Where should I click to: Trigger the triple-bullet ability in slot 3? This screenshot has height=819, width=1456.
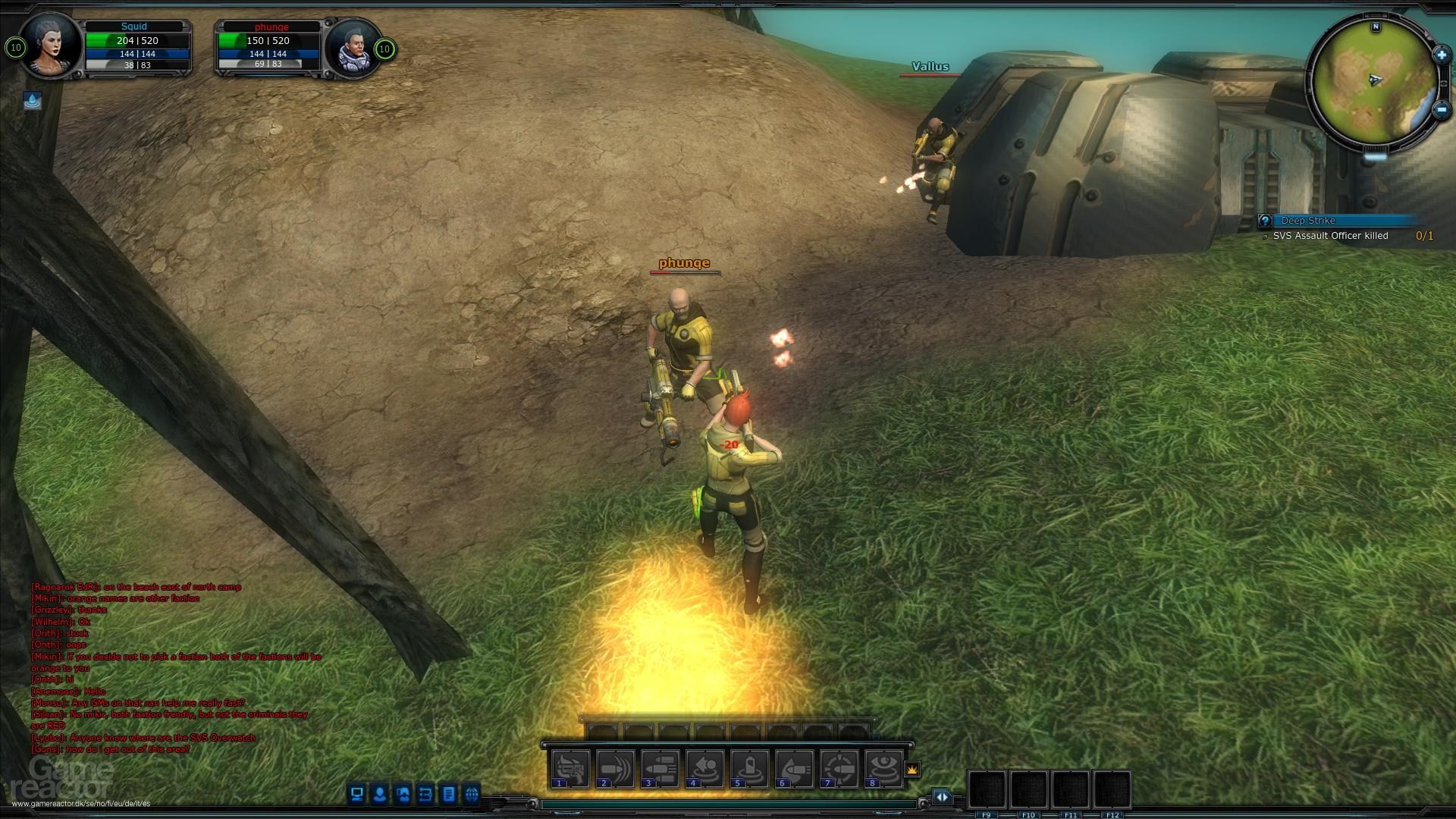[661, 769]
